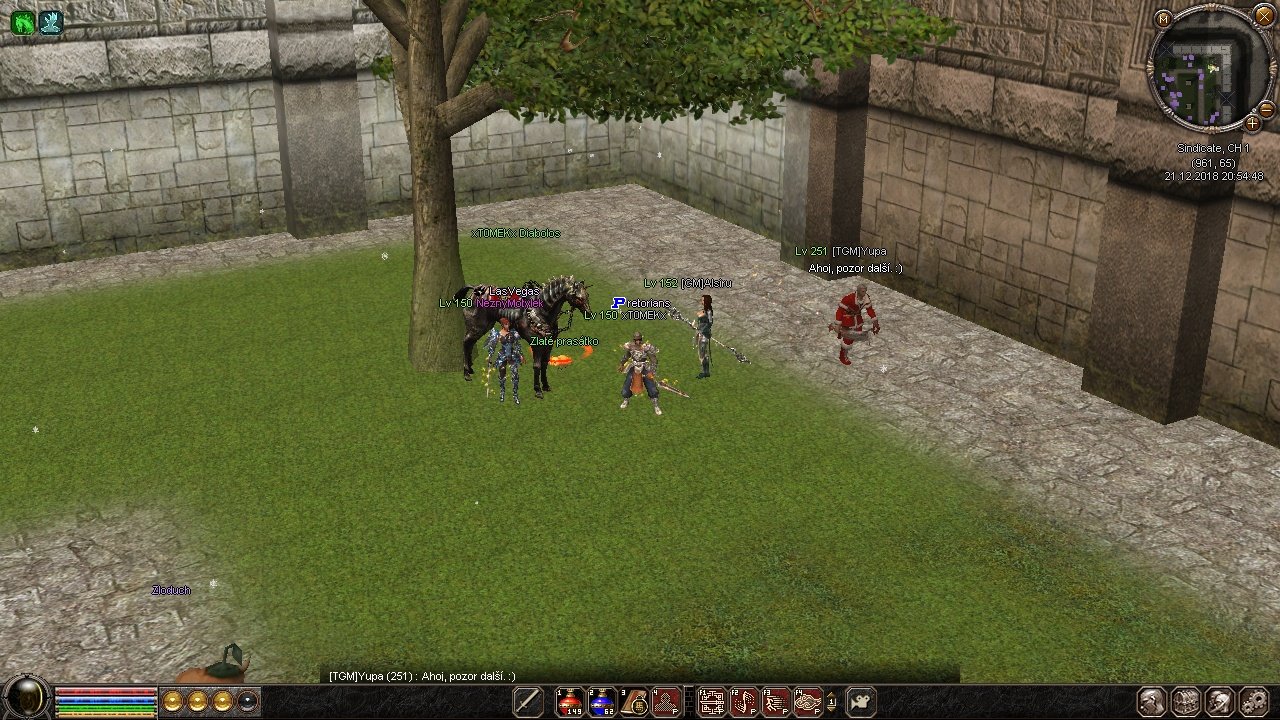The height and width of the screenshot is (720, 1280).
Task: Toggle the camera view button
Action: point(861,701)
